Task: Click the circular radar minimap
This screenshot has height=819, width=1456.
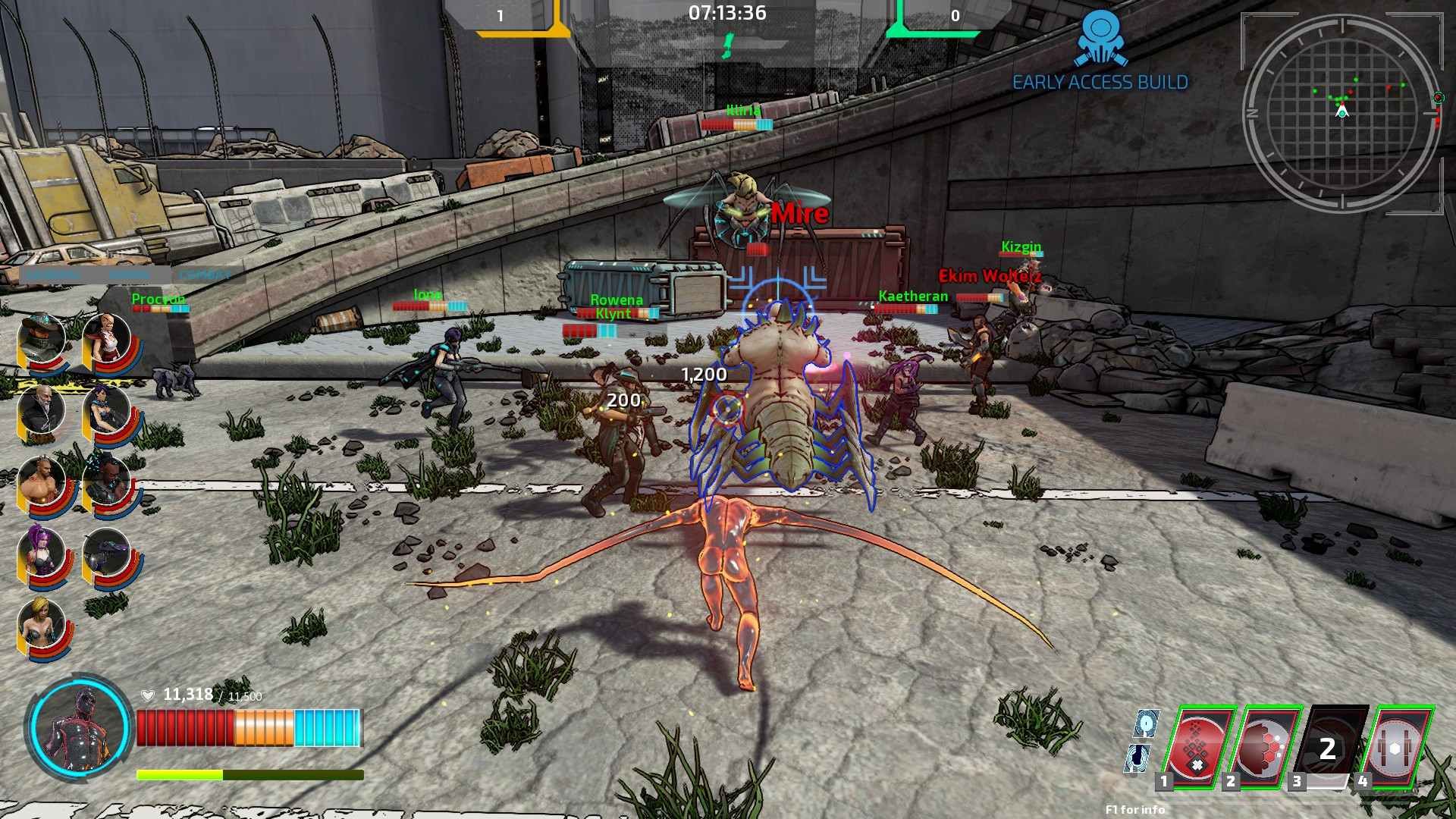Action: (x=1342, y=112)
